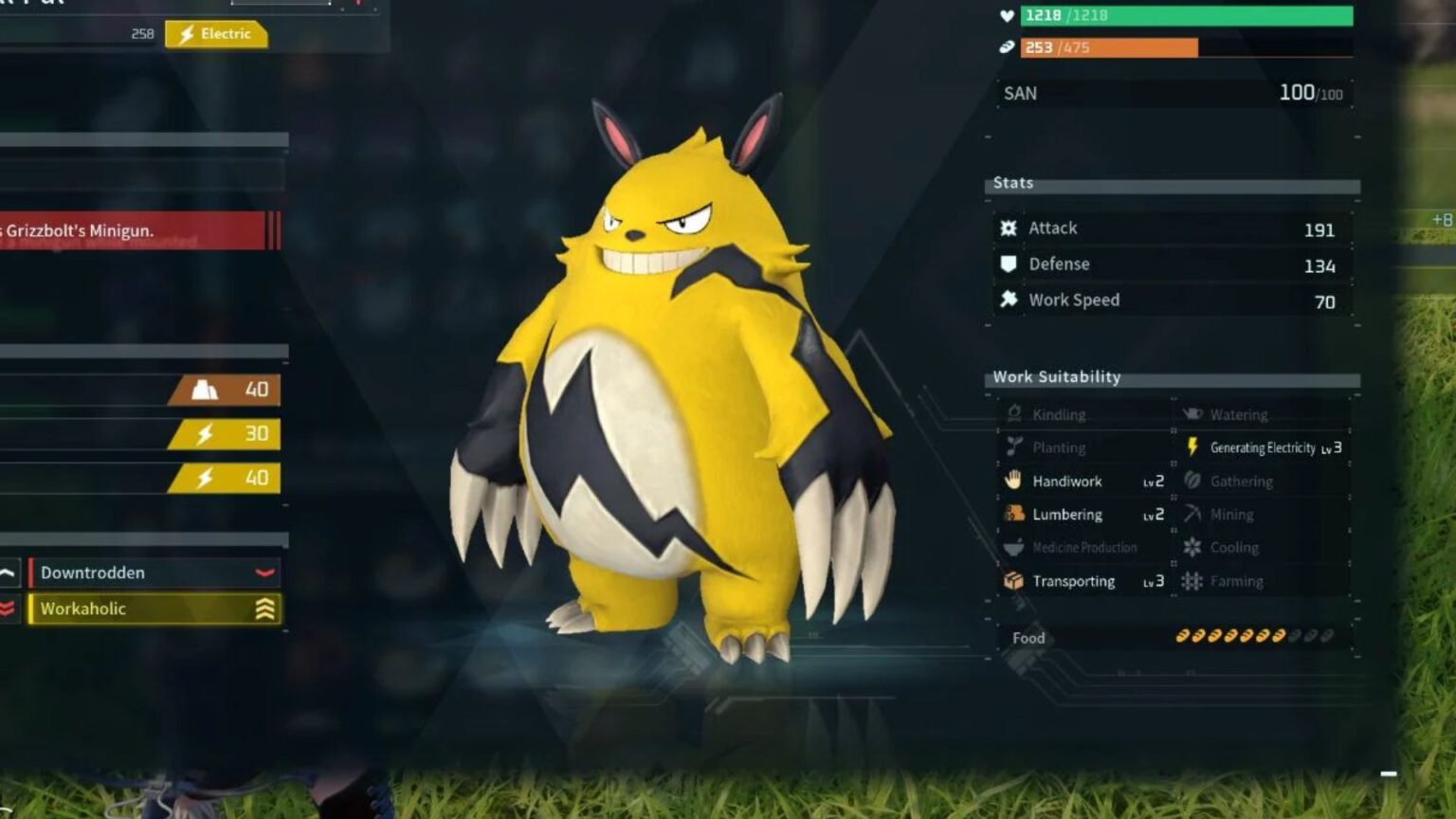
Task: Click the green HP bar
Action: coord(1185,16)
